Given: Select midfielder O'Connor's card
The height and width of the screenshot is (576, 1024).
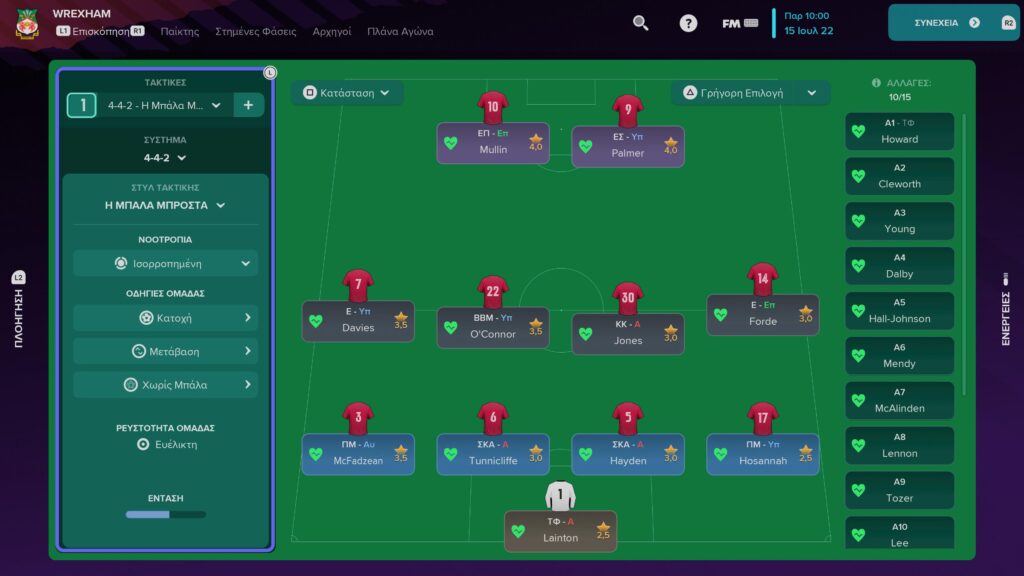Looking at the screenshot, I should tap(493, 327).
